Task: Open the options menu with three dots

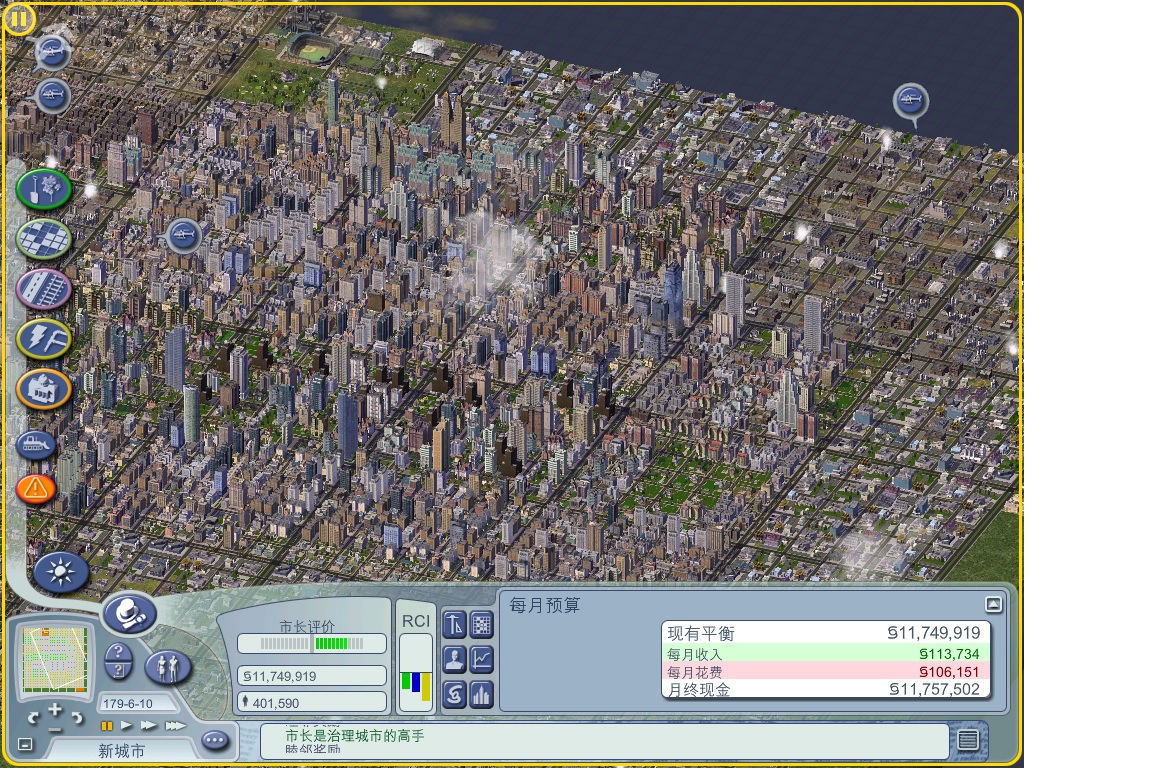Action: coord(215,741)
